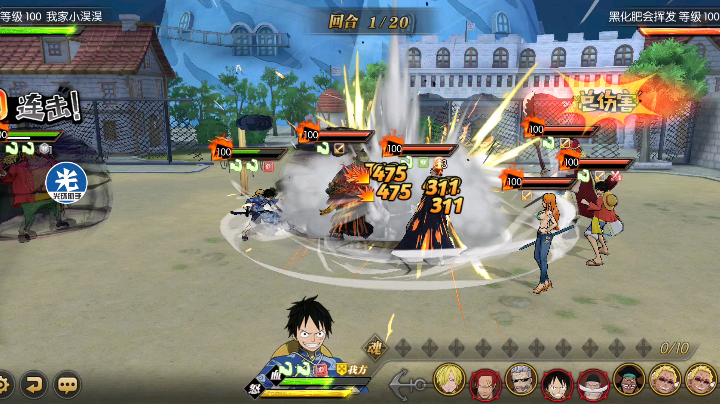The height and width of the screenshot is (404, 720).
Task: Choose Smoker's grey-haired portrait
Action: 521,382
